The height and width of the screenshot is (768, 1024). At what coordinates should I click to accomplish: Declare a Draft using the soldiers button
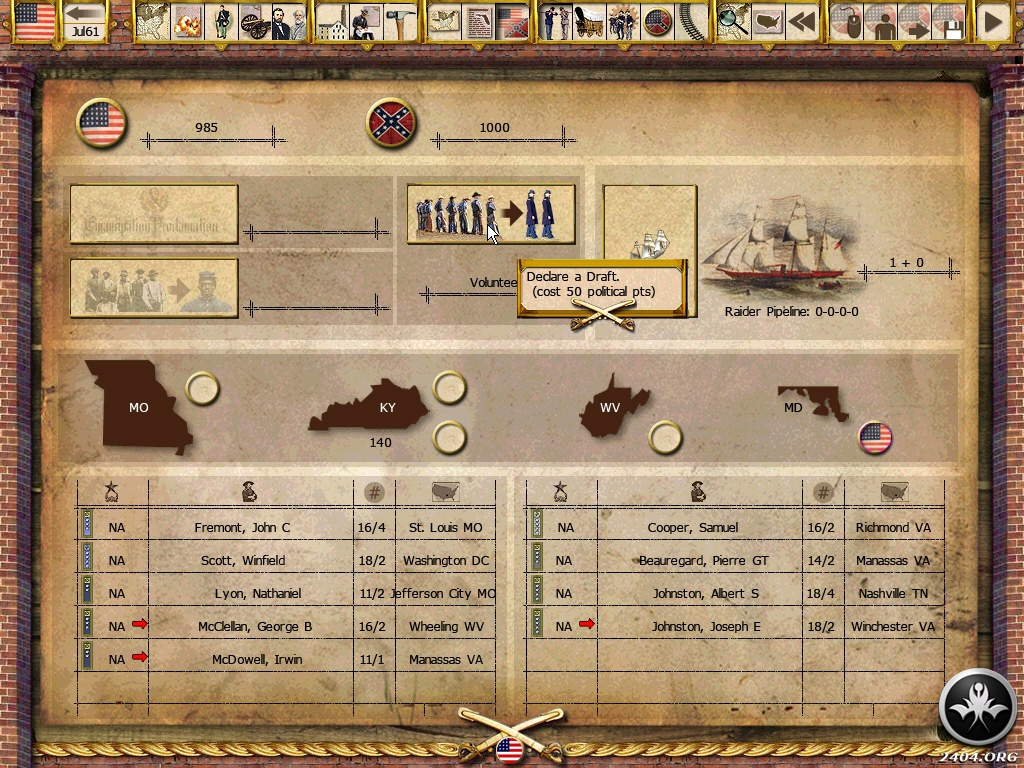490,213
